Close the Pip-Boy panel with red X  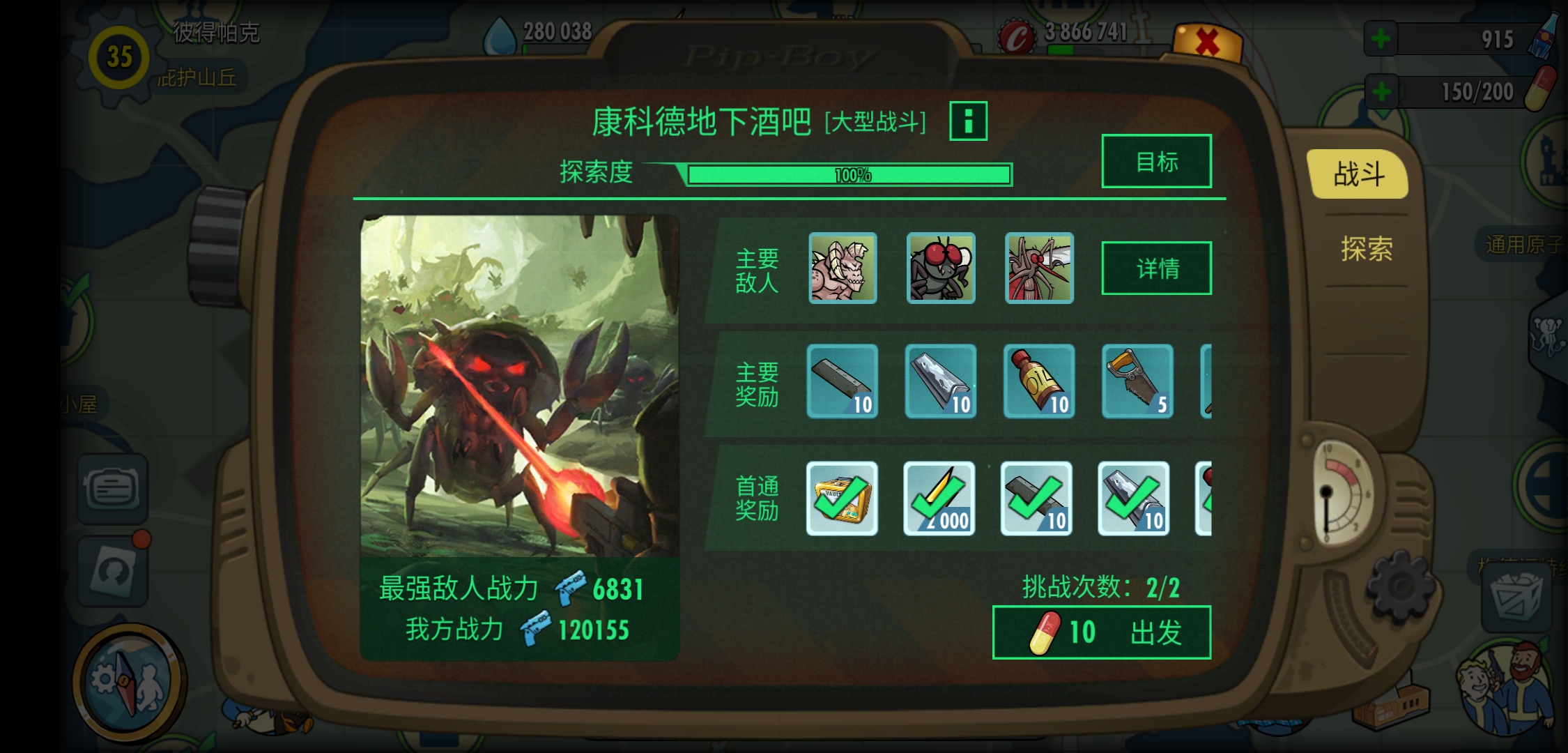1207,43
